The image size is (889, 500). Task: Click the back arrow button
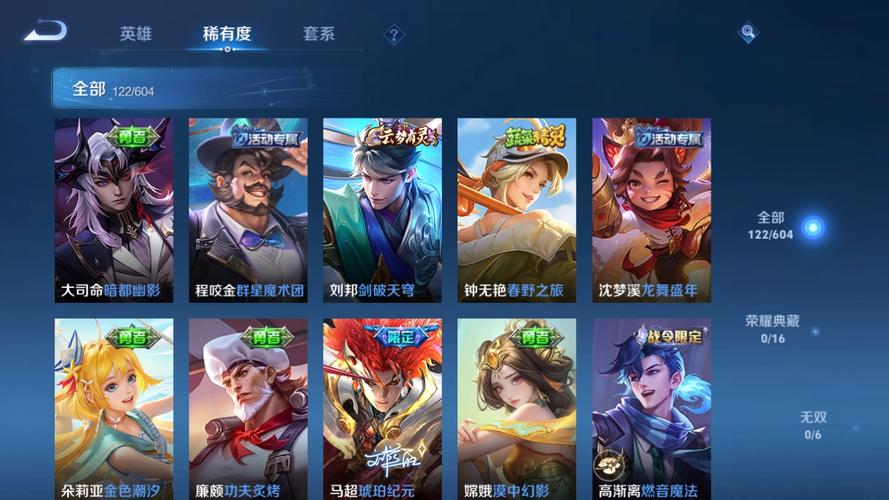pos(46,31)
